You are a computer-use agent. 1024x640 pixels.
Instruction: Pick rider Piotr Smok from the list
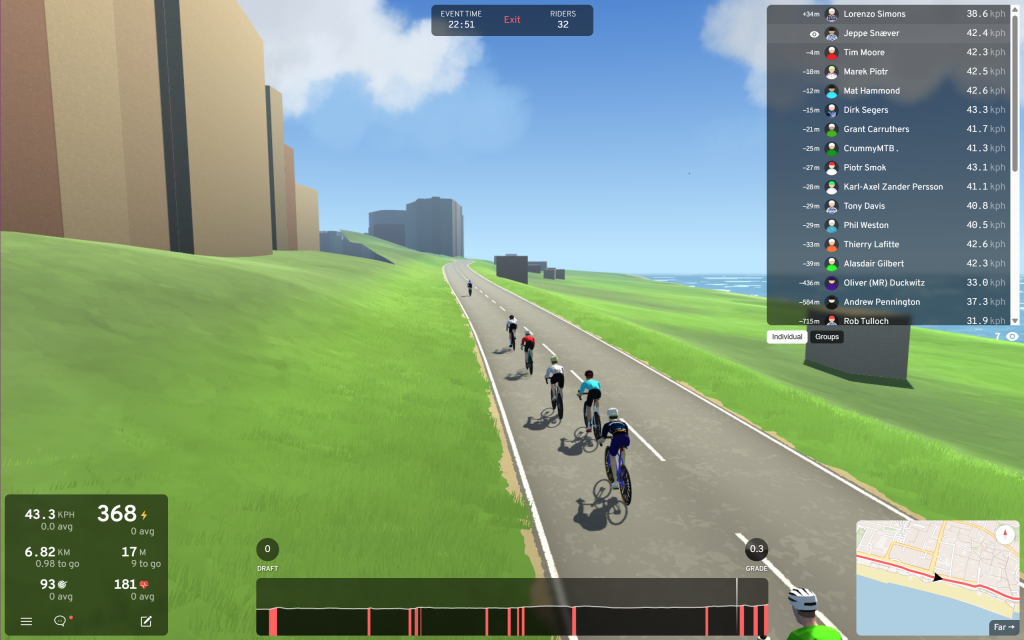click(x=864, y=167)
